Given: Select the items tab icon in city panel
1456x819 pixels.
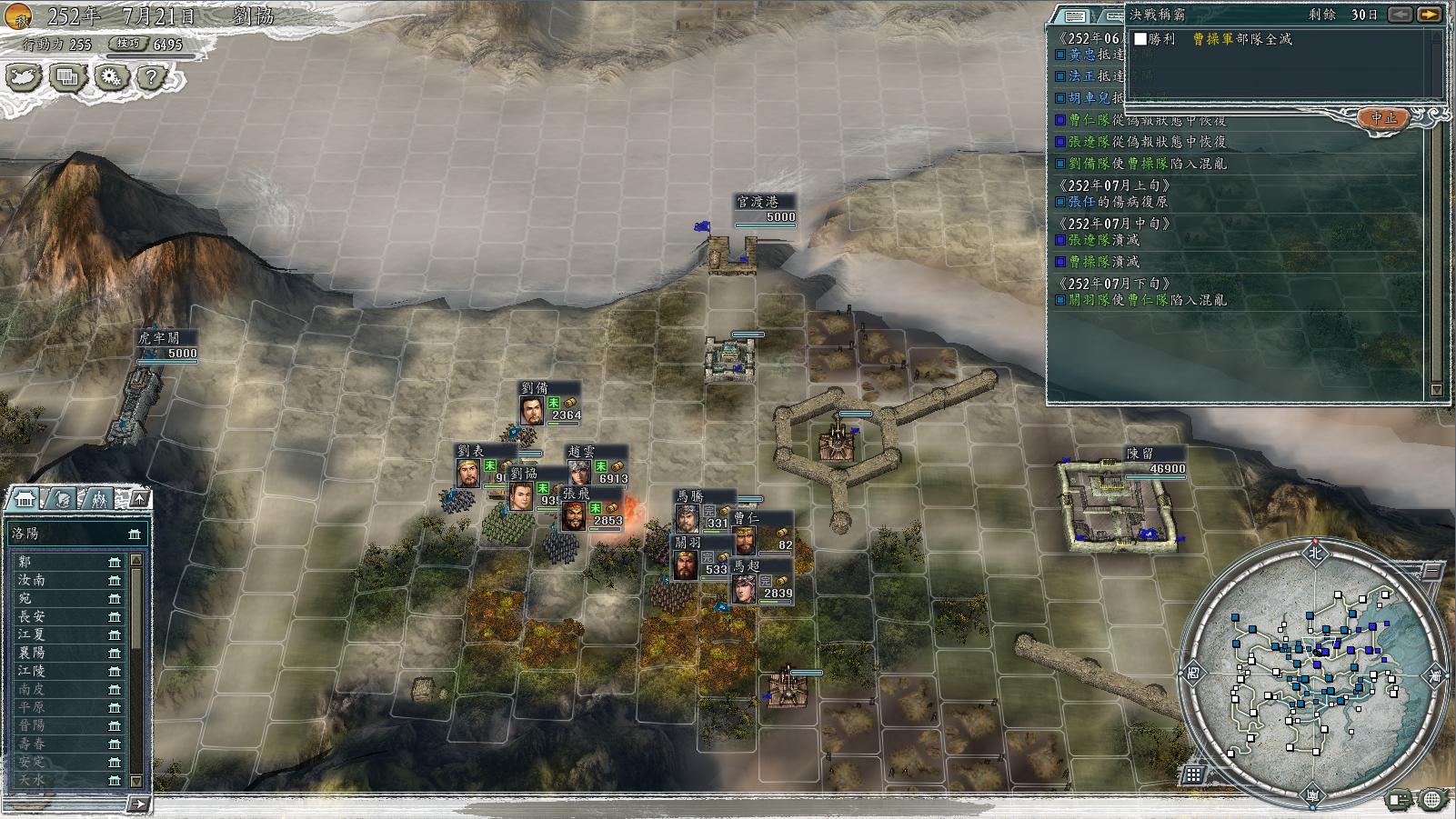Looking at the screenshot, I should 63,498.
